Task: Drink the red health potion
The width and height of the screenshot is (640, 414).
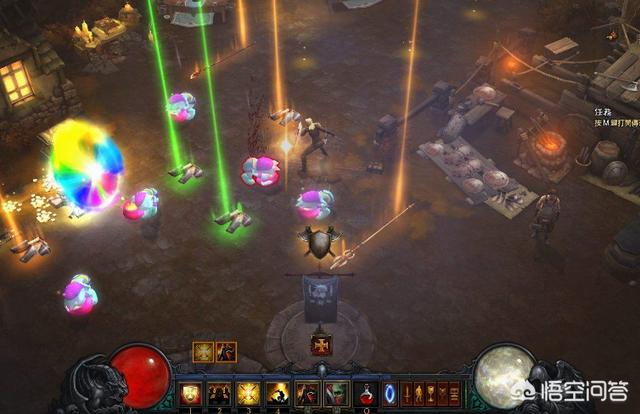Action: [x=366, y=393]
